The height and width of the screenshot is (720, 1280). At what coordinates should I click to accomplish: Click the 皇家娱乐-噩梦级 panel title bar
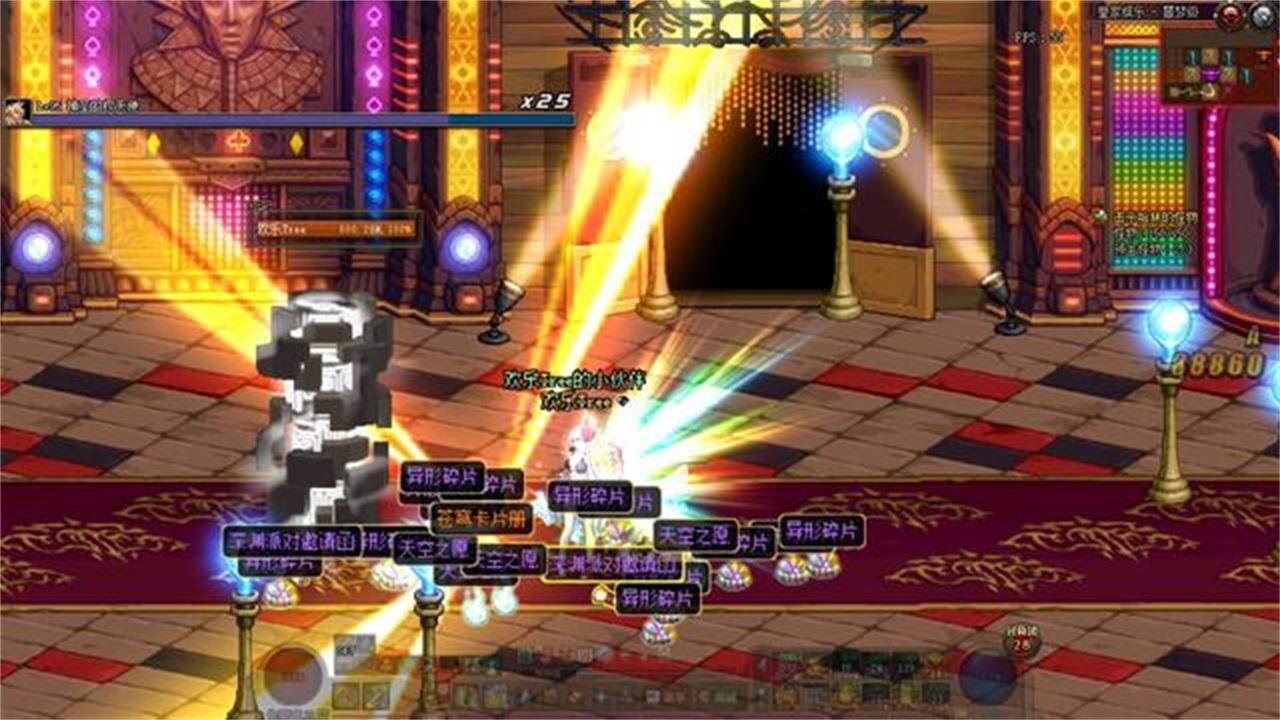point(1150,12)
